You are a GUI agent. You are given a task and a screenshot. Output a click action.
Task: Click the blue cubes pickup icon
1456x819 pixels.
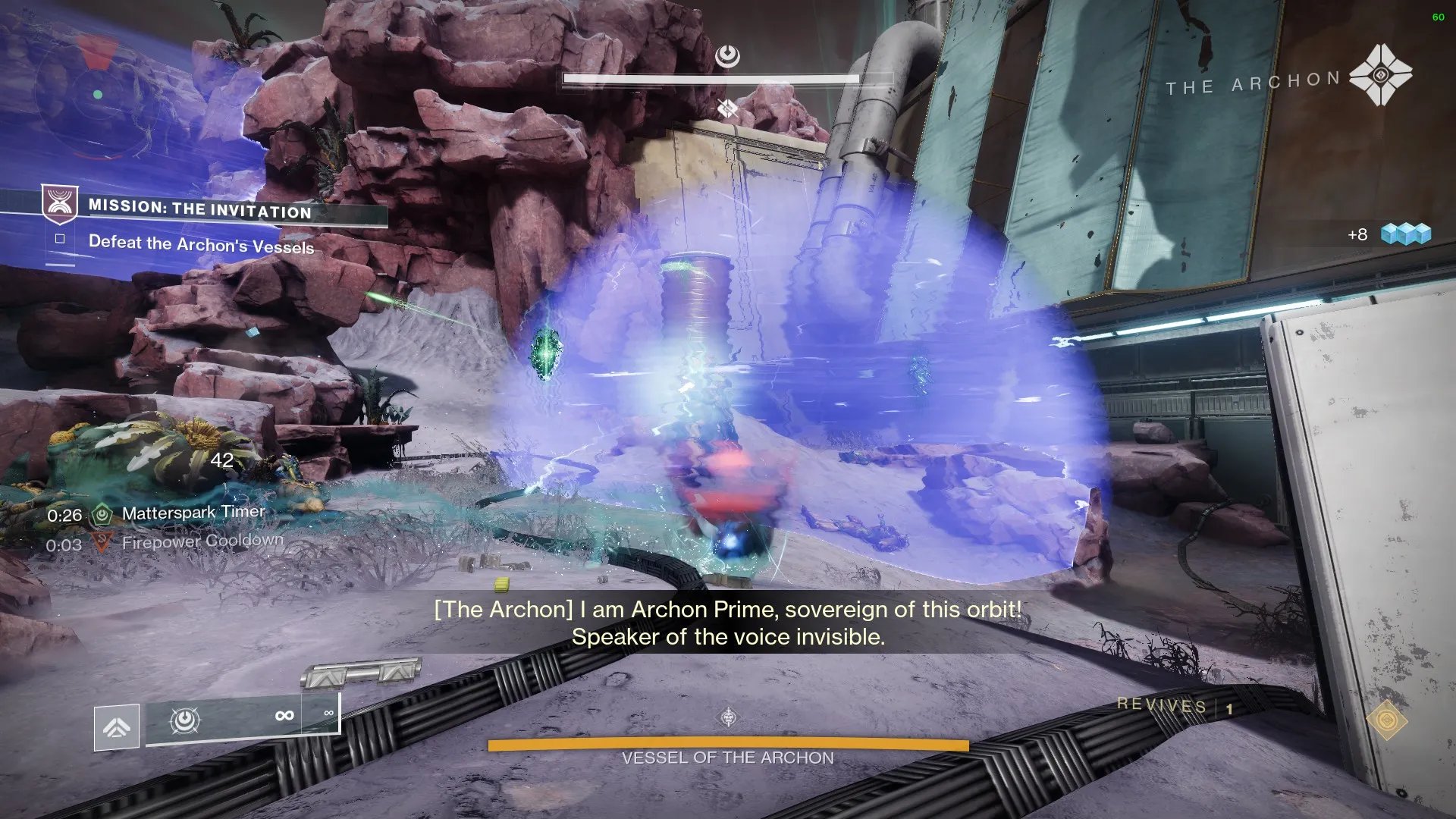[x=1405, y=234]
